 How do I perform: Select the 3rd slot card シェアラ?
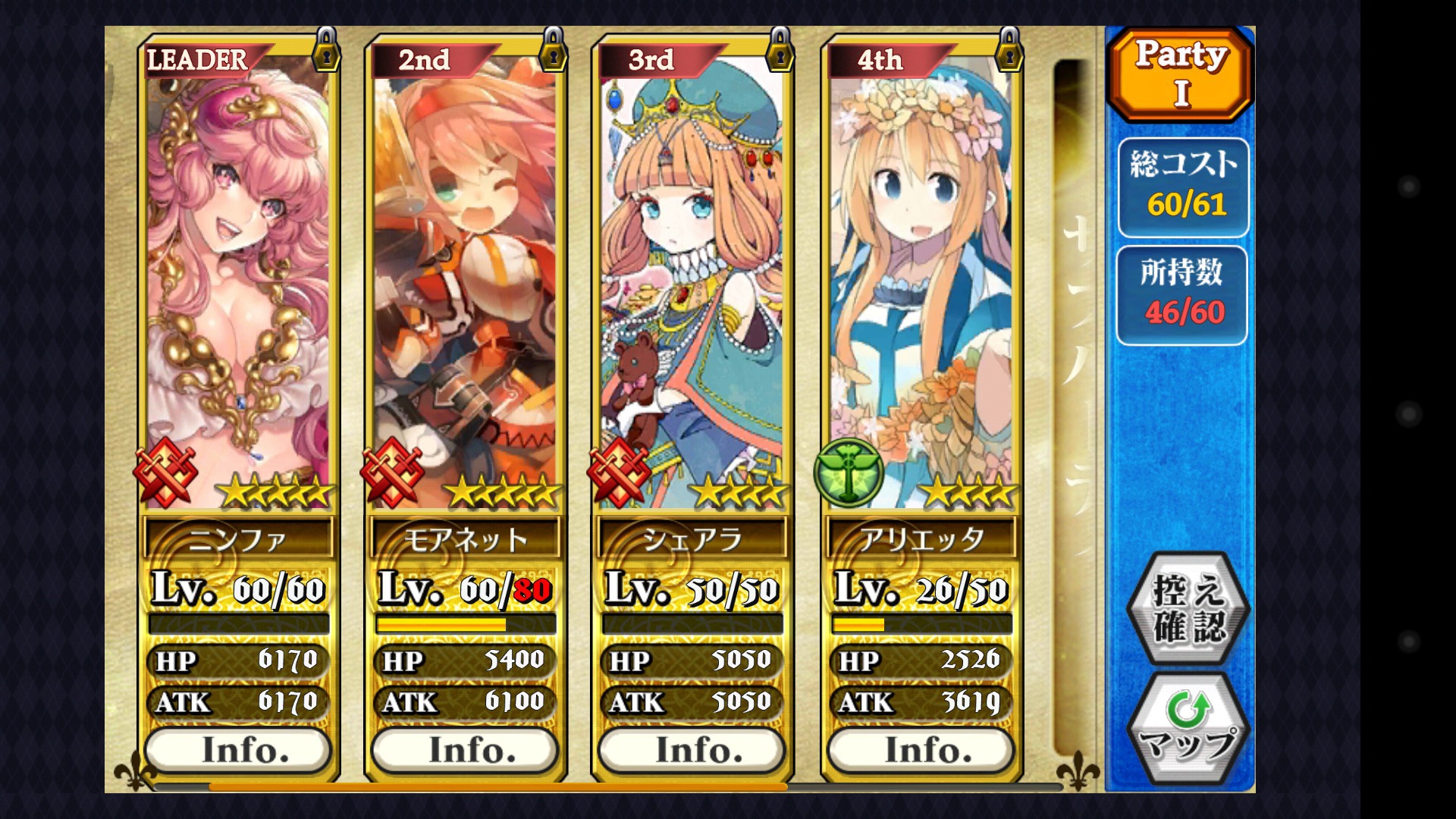(x=692, y=281)
